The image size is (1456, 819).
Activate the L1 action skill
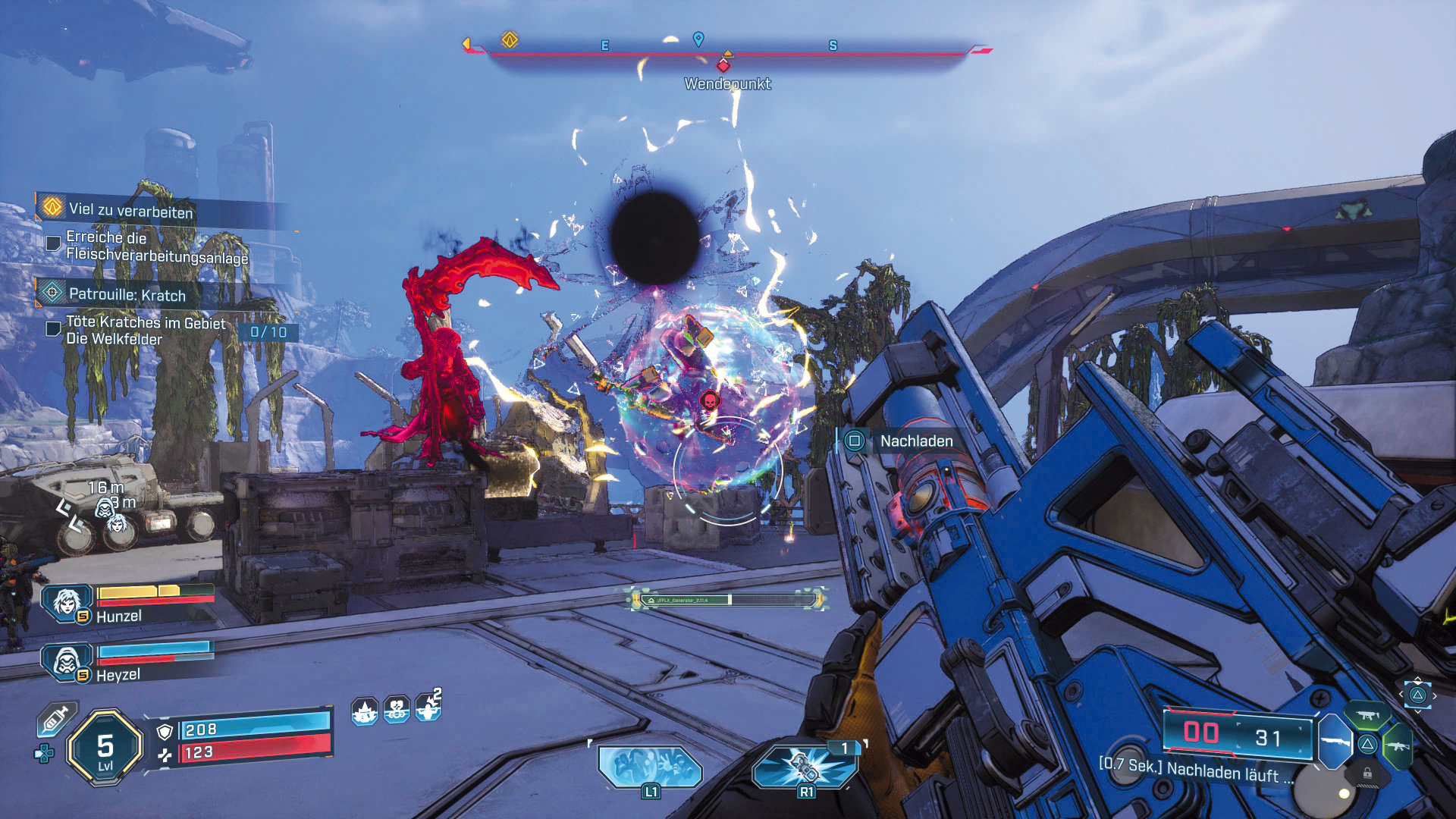(x=650, y=767)
